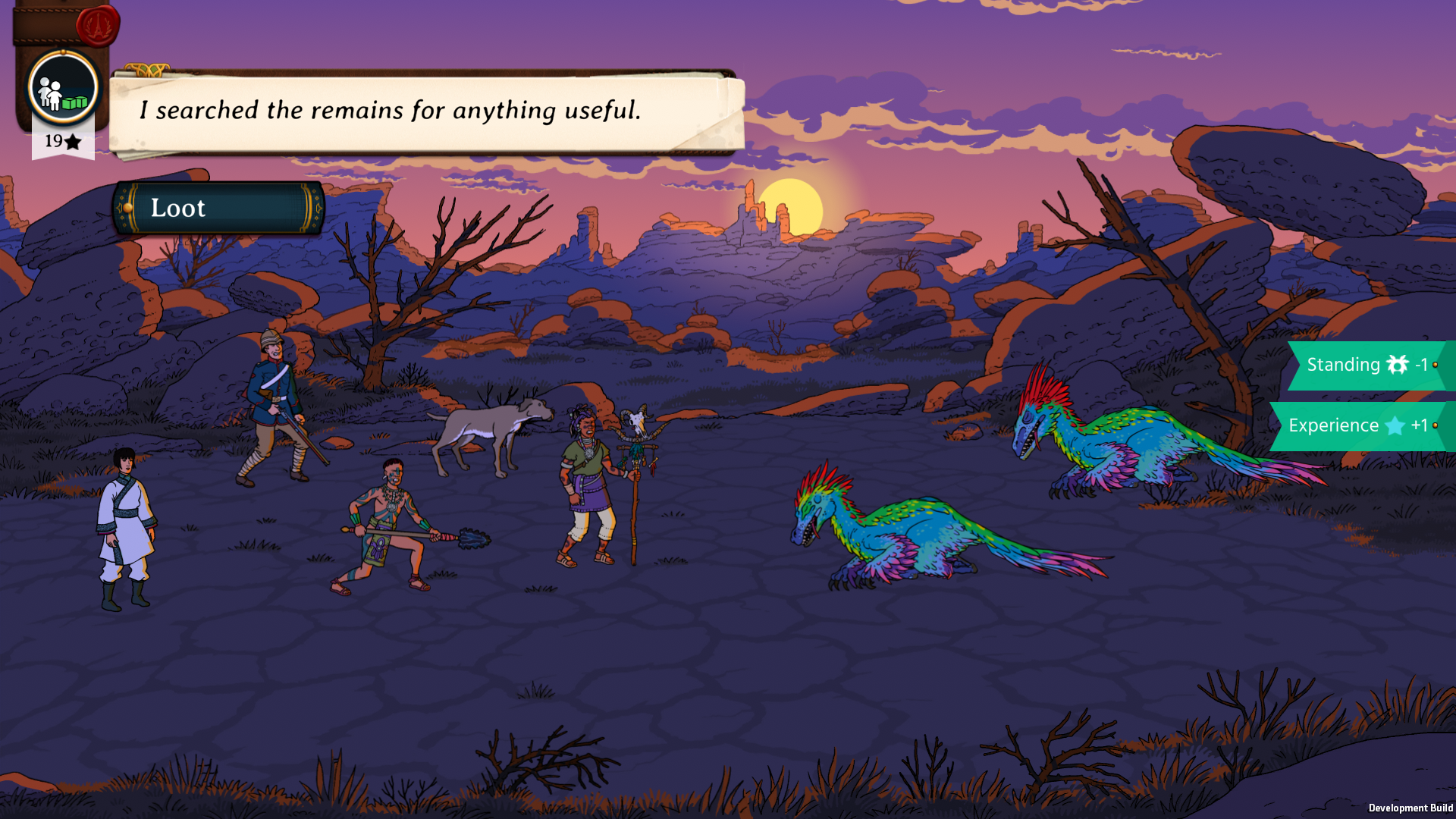Click the red wax seal
1456x819 pixels.
[98, 27]
